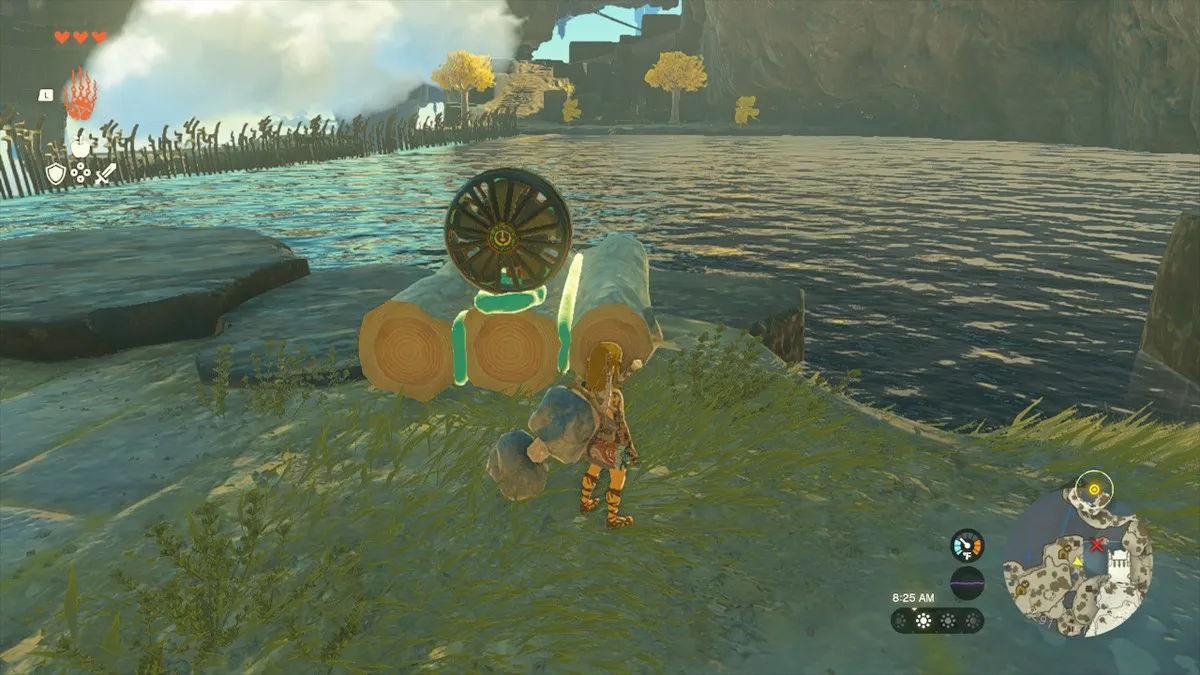
Task: Open the circular minimap
Action: tap(1078, 561)
